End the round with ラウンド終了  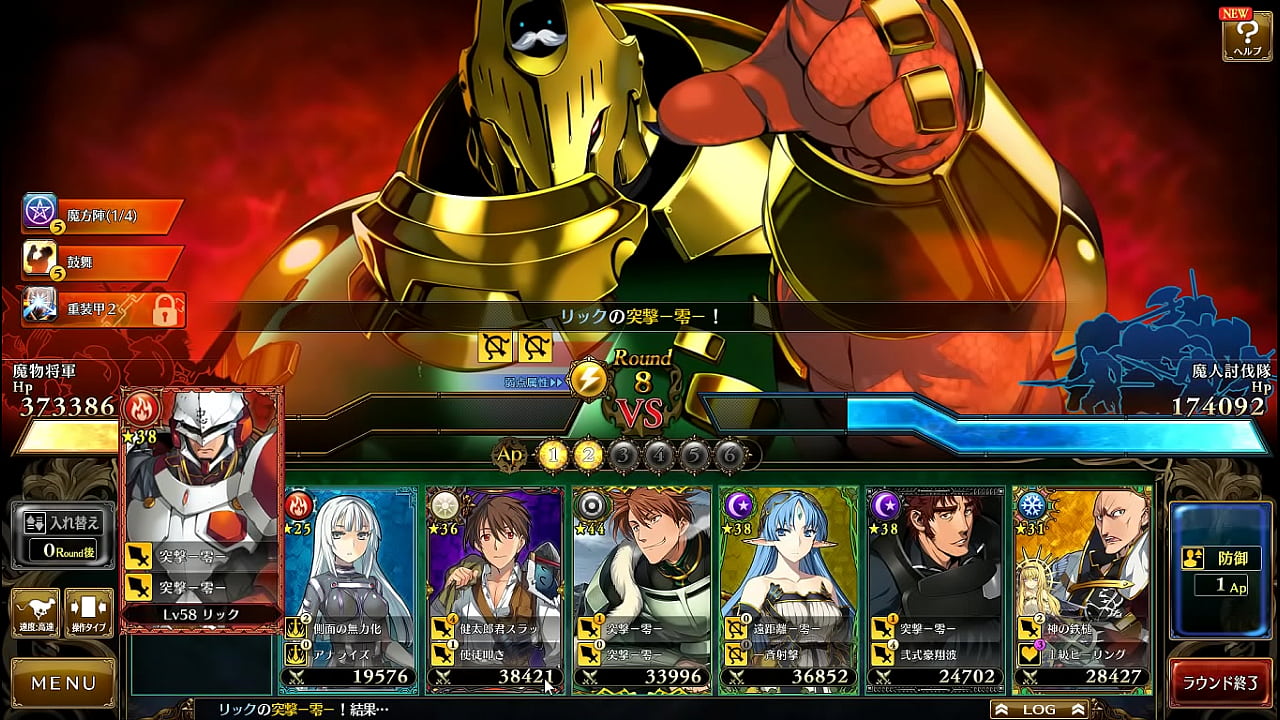pyautogui.click(x=1220, y=684)
